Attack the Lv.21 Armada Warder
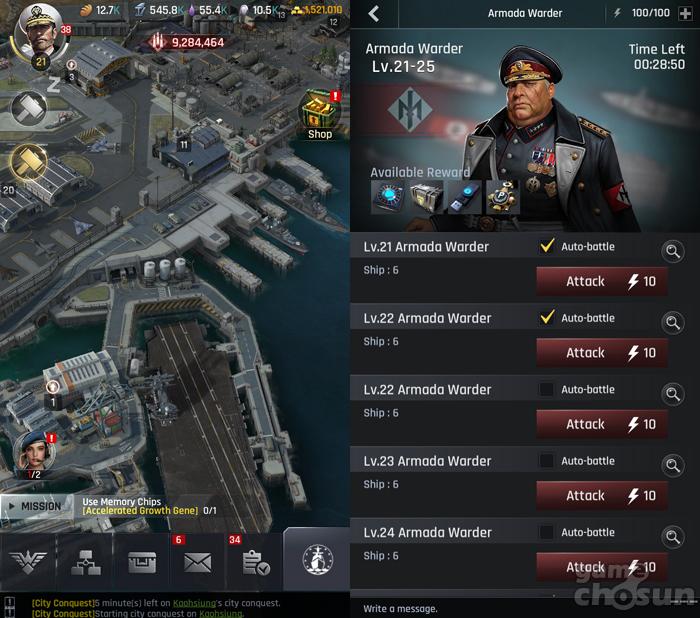 [602, 281]
